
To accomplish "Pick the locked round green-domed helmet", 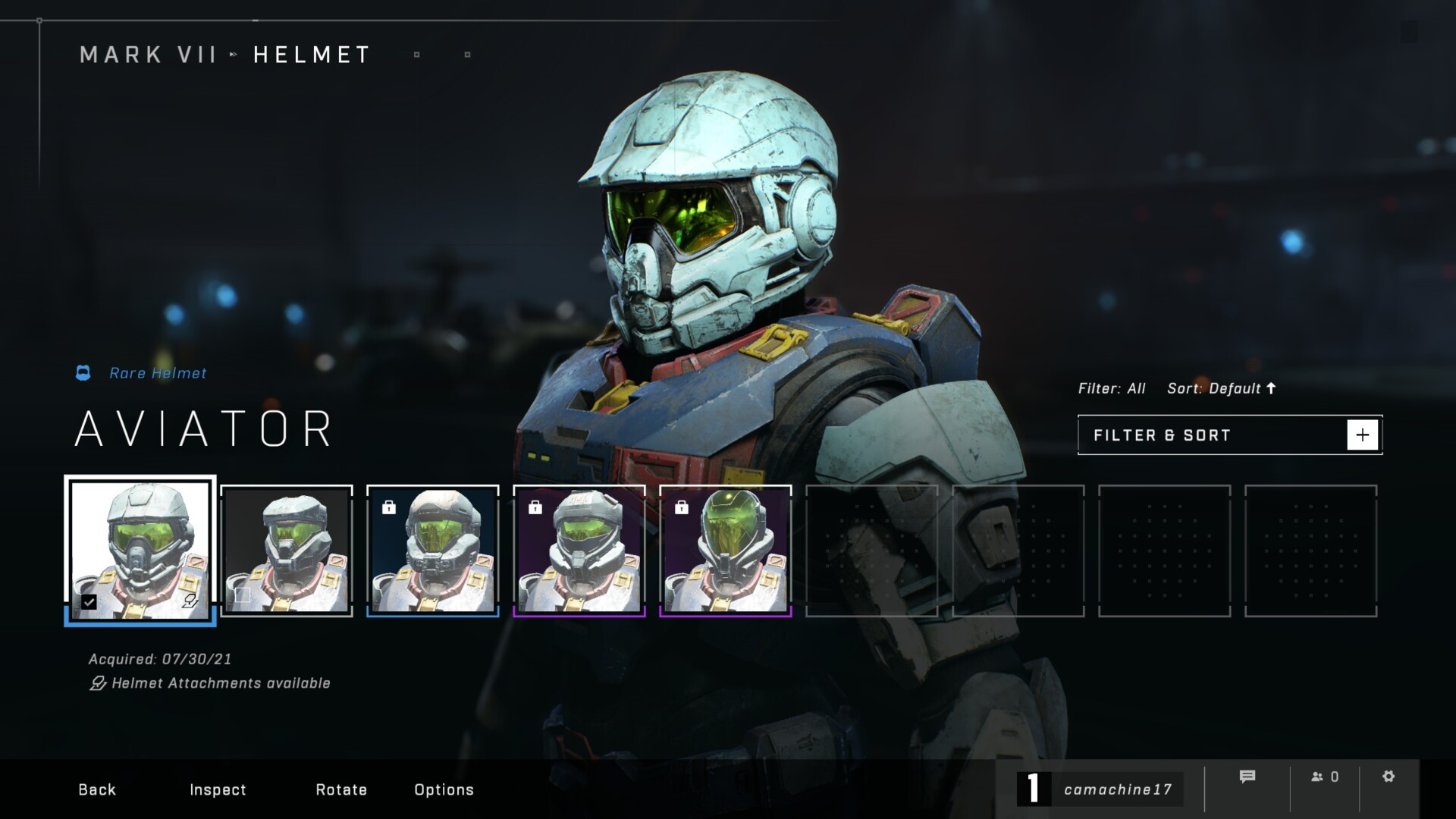I will click(x=726, y=550).
